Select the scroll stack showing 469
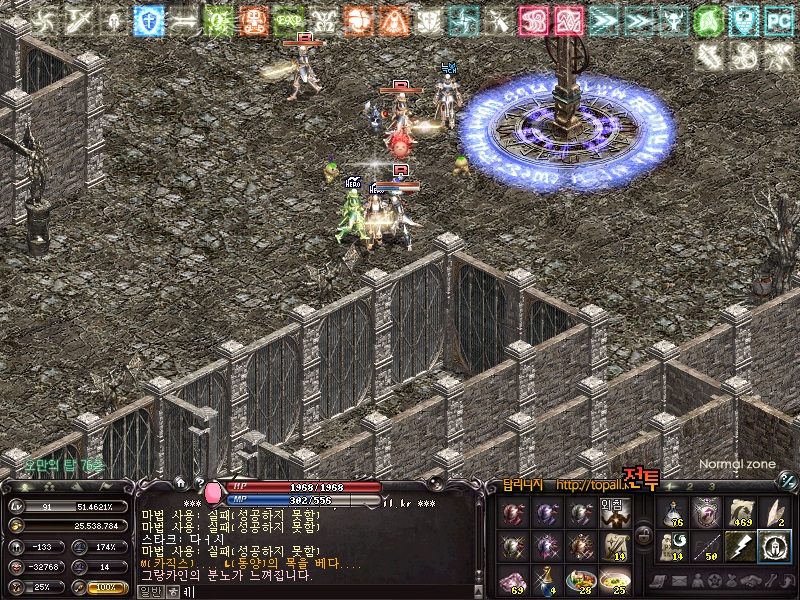800x600 pixels. coord(741,513)
